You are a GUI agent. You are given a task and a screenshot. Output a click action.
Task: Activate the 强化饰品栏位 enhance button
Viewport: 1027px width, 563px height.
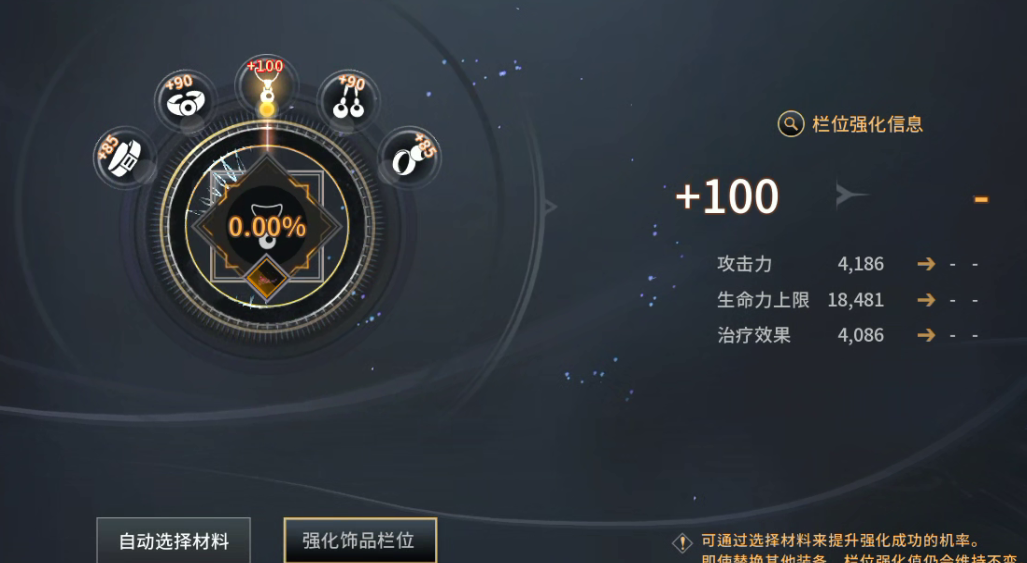coord(360,541)
